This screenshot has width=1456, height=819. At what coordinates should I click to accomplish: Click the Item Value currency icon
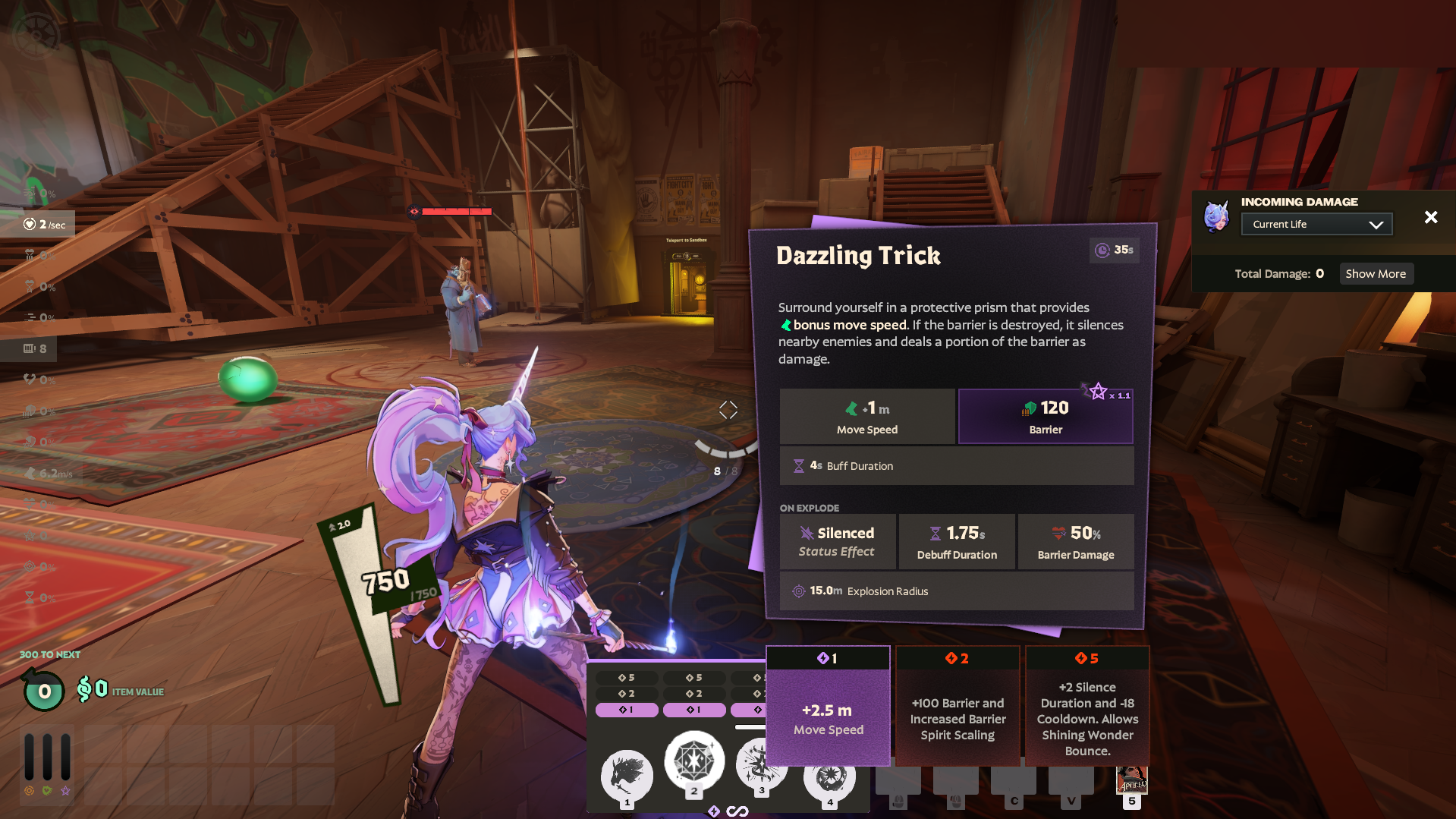[85, 690]
